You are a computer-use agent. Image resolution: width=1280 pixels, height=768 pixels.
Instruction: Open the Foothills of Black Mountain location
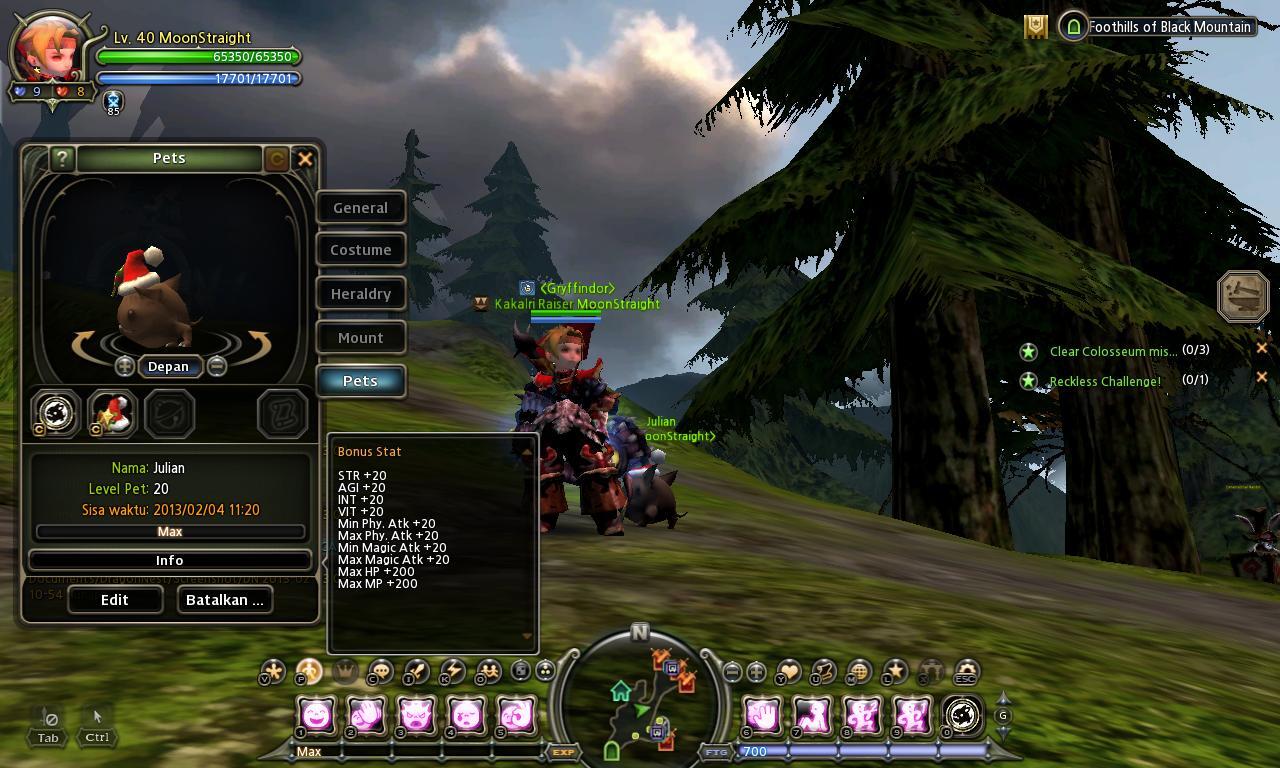tap(1168, 27)
